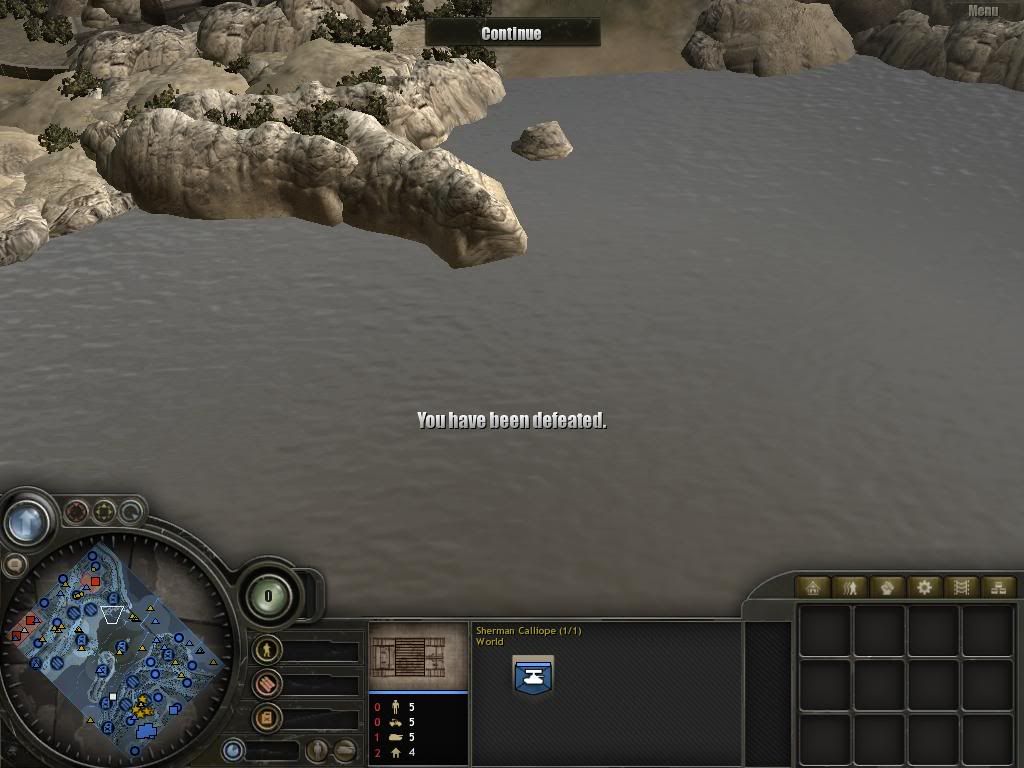Click the Continue button

[511, 33]
